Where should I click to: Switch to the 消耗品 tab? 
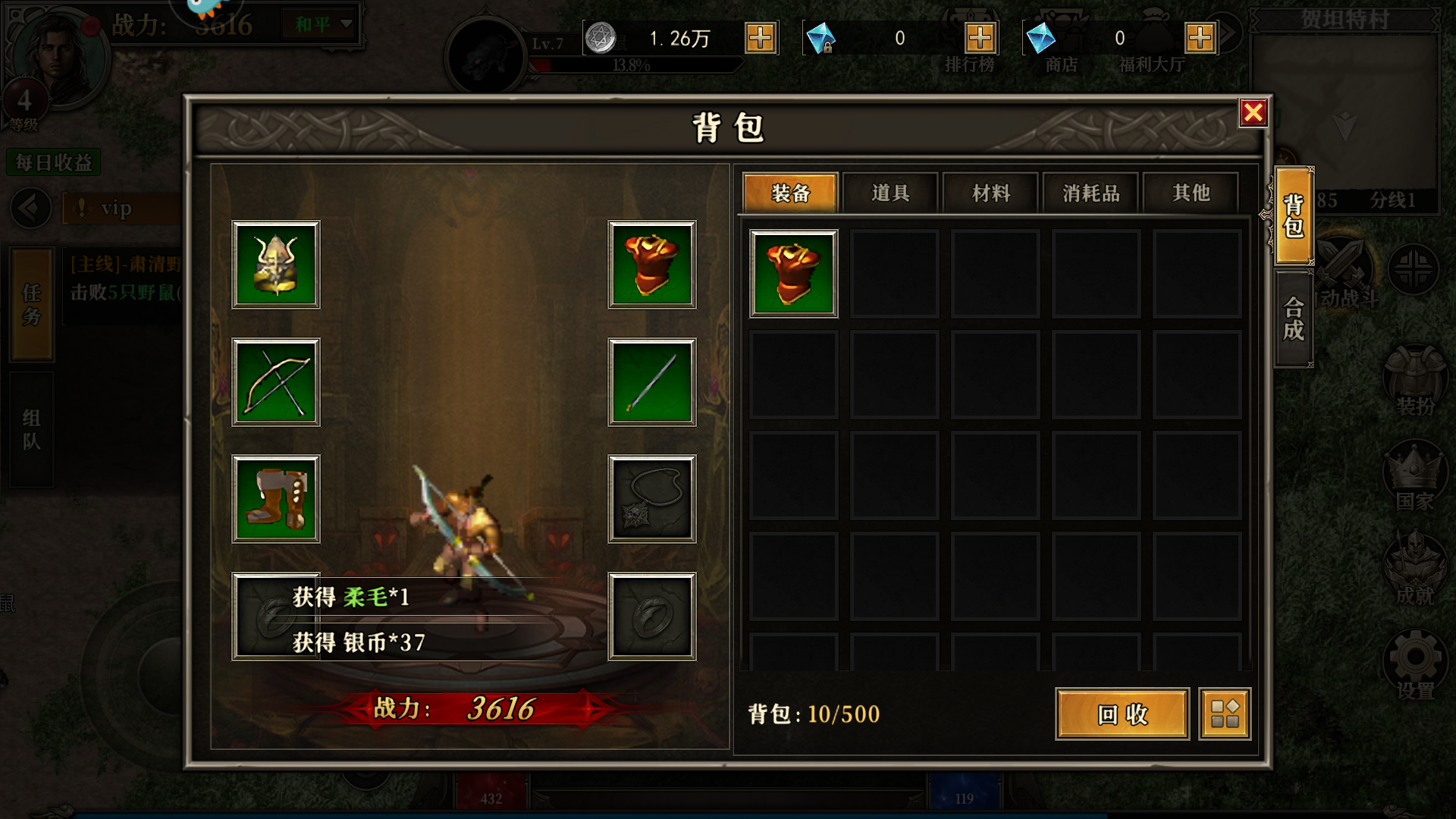[x=1090, y=193]
